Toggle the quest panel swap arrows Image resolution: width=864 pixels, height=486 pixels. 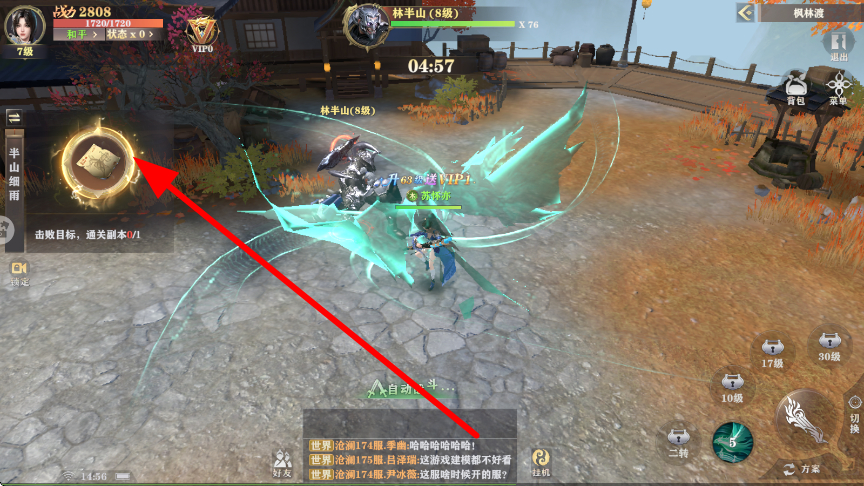point(15,117)
